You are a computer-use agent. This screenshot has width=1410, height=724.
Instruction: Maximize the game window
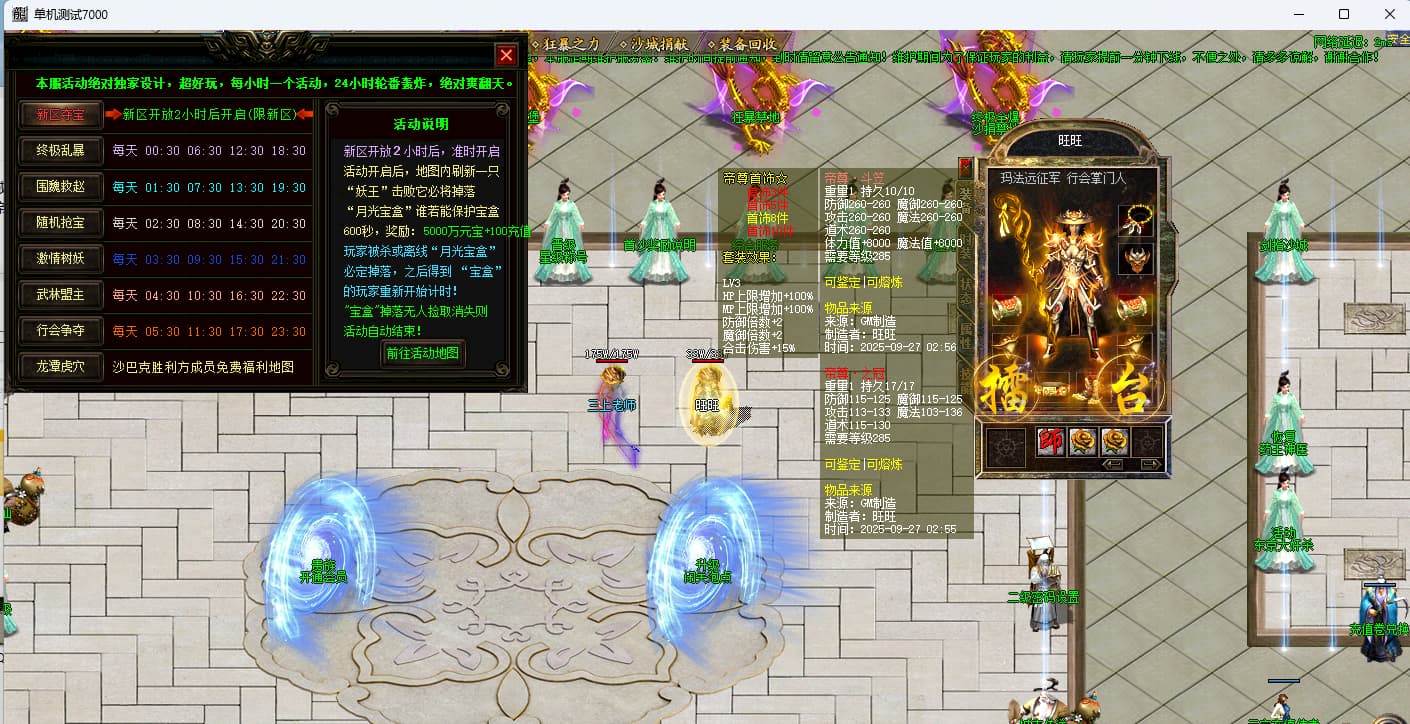click(1344, 14)
